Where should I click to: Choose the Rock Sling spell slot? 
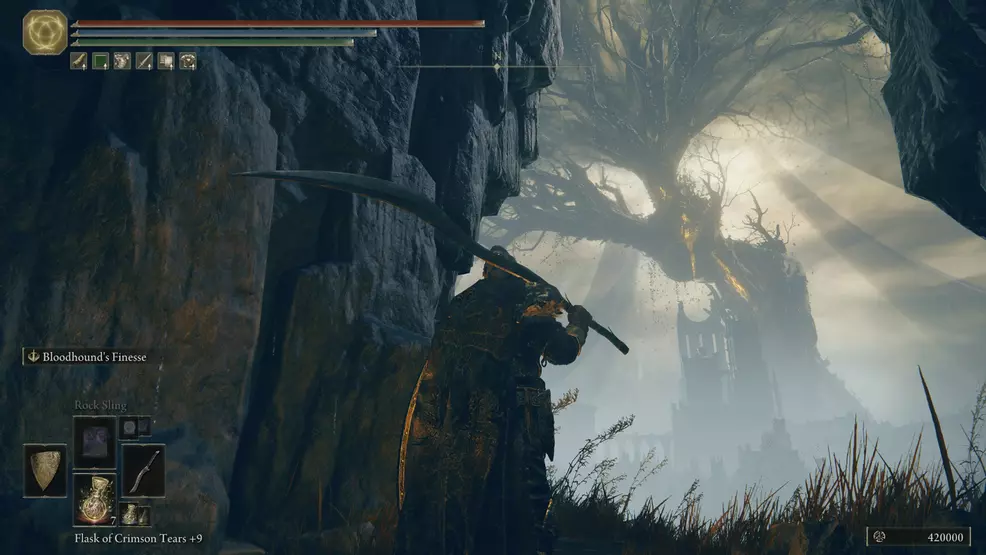point(94,441)
